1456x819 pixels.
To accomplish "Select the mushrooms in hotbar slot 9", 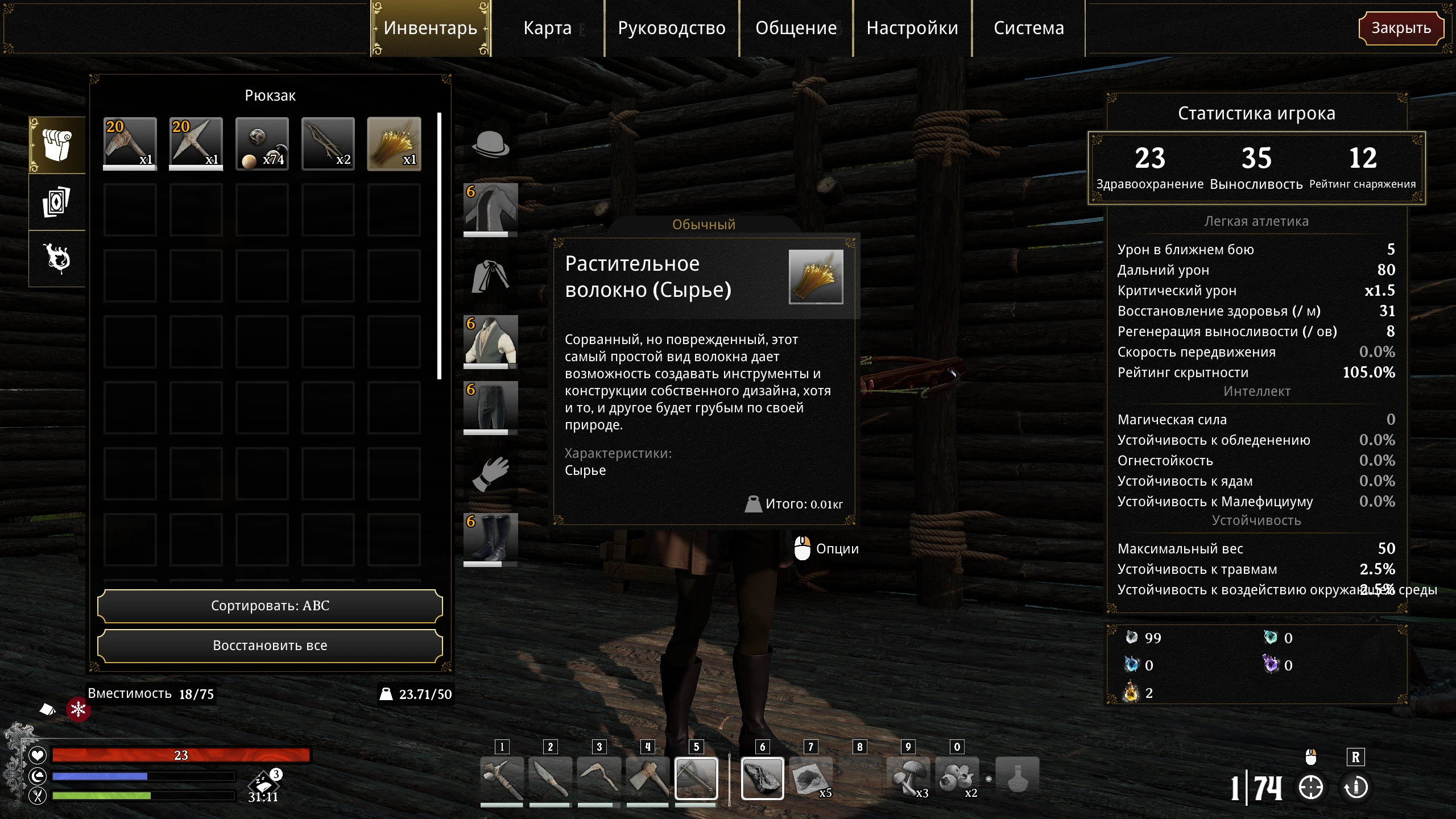I will coord(908,778).
